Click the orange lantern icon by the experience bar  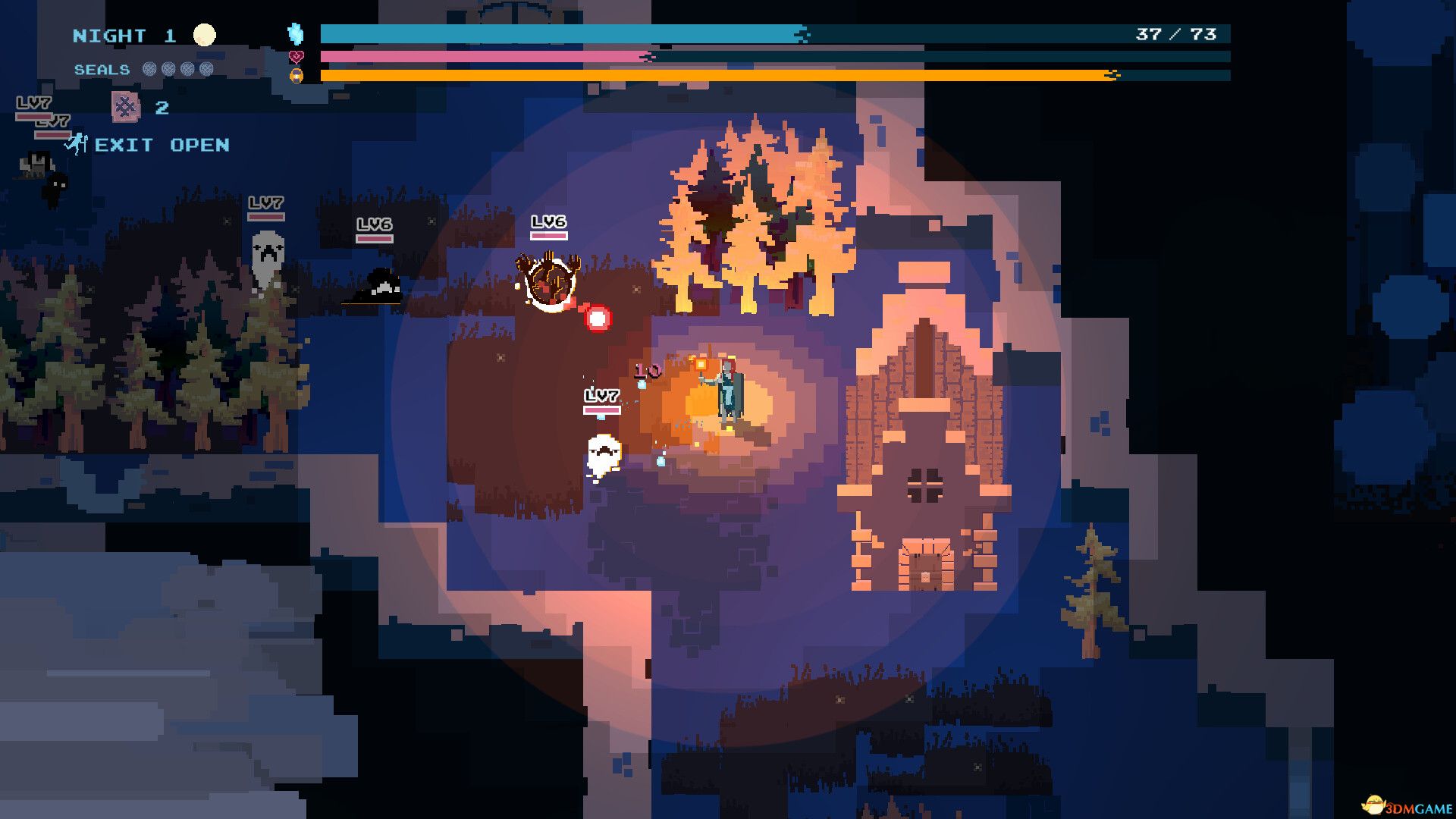(295, 77)
